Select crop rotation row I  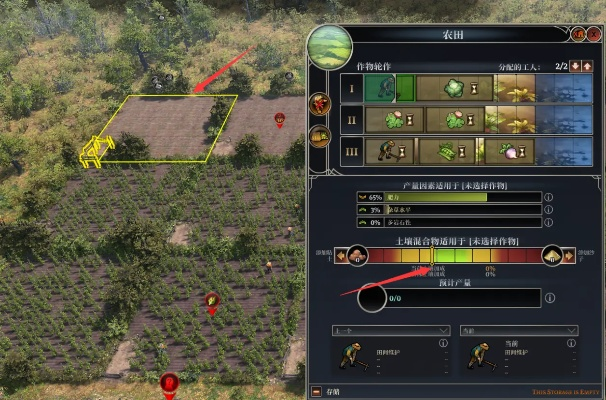[351, 89]
